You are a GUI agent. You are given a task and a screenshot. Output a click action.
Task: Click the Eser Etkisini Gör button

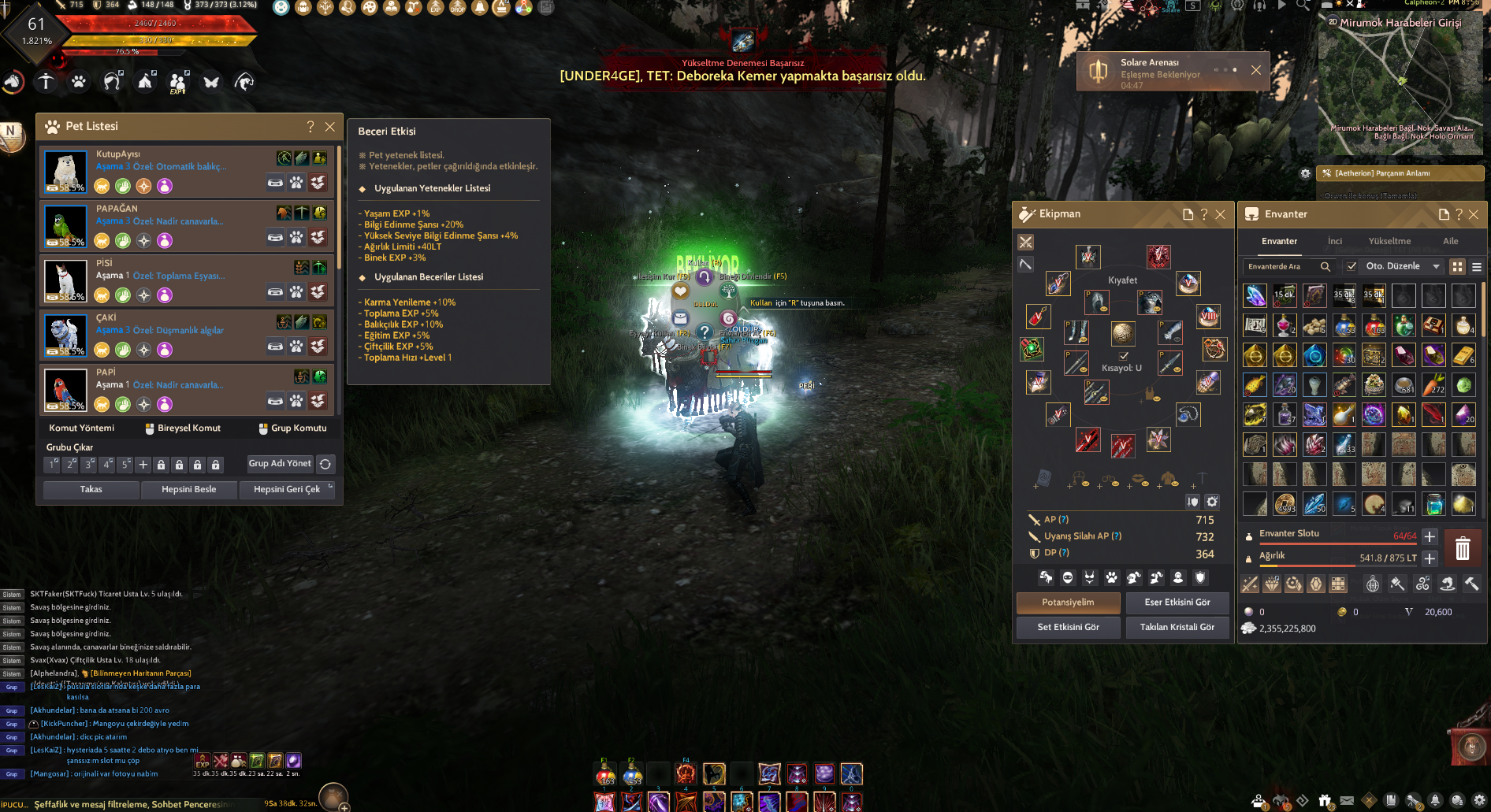(1177, 603)
